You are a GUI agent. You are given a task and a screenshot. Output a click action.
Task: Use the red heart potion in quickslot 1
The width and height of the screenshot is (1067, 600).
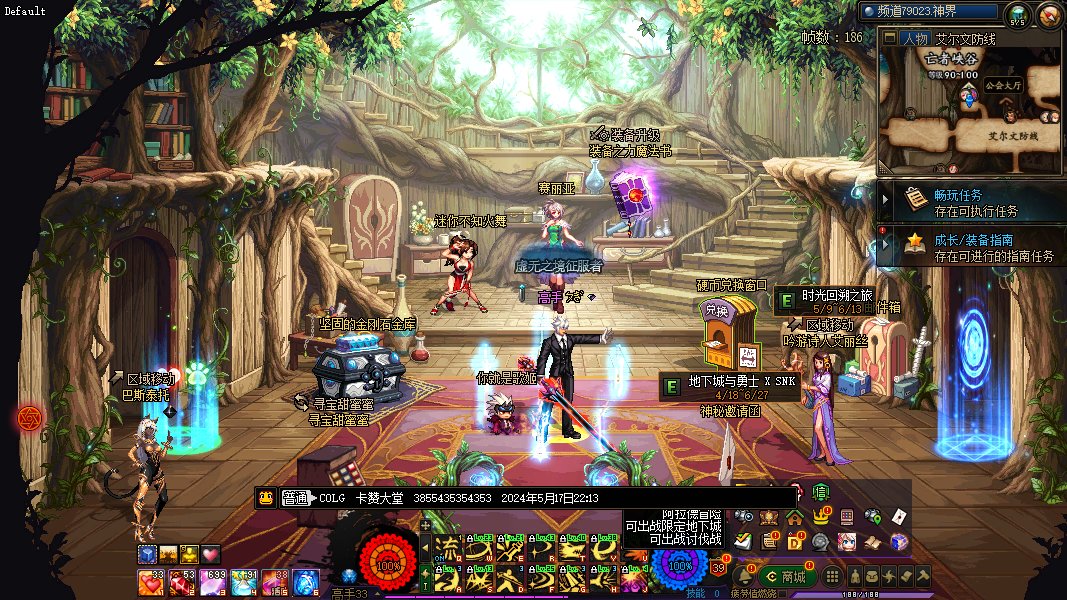click(151, 581)
